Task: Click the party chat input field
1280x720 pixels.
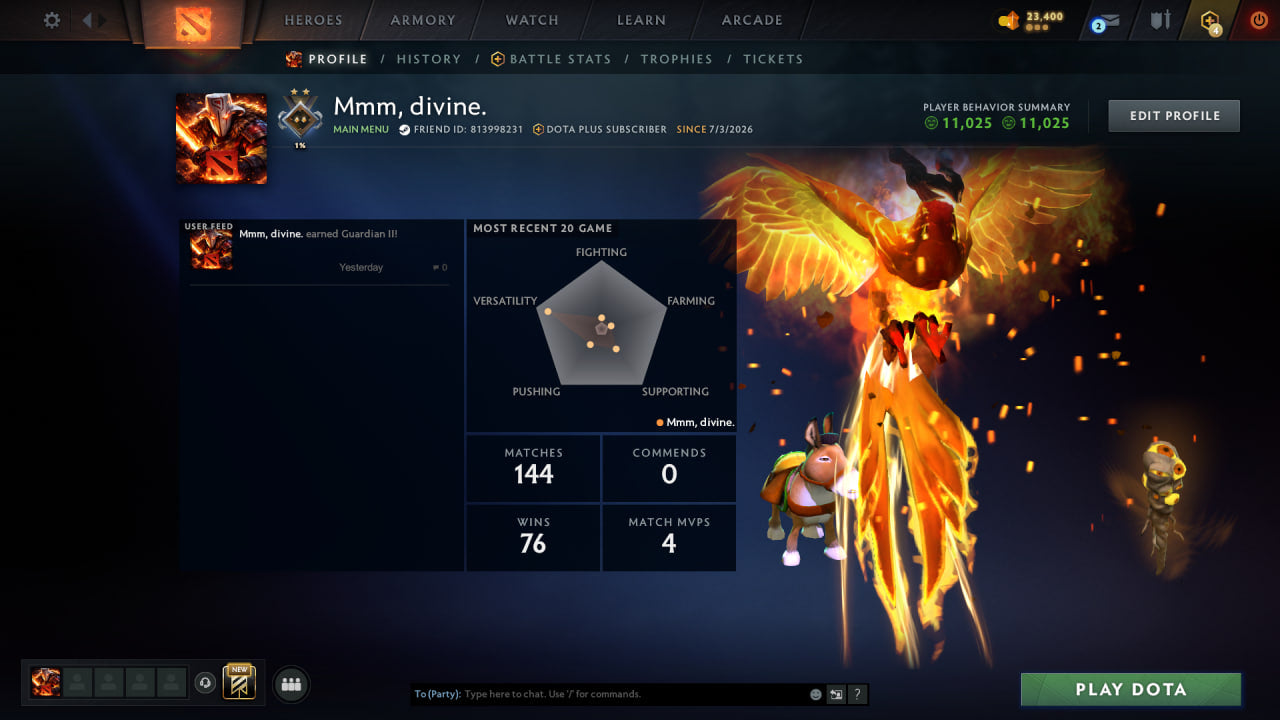Action: [600, 693]
